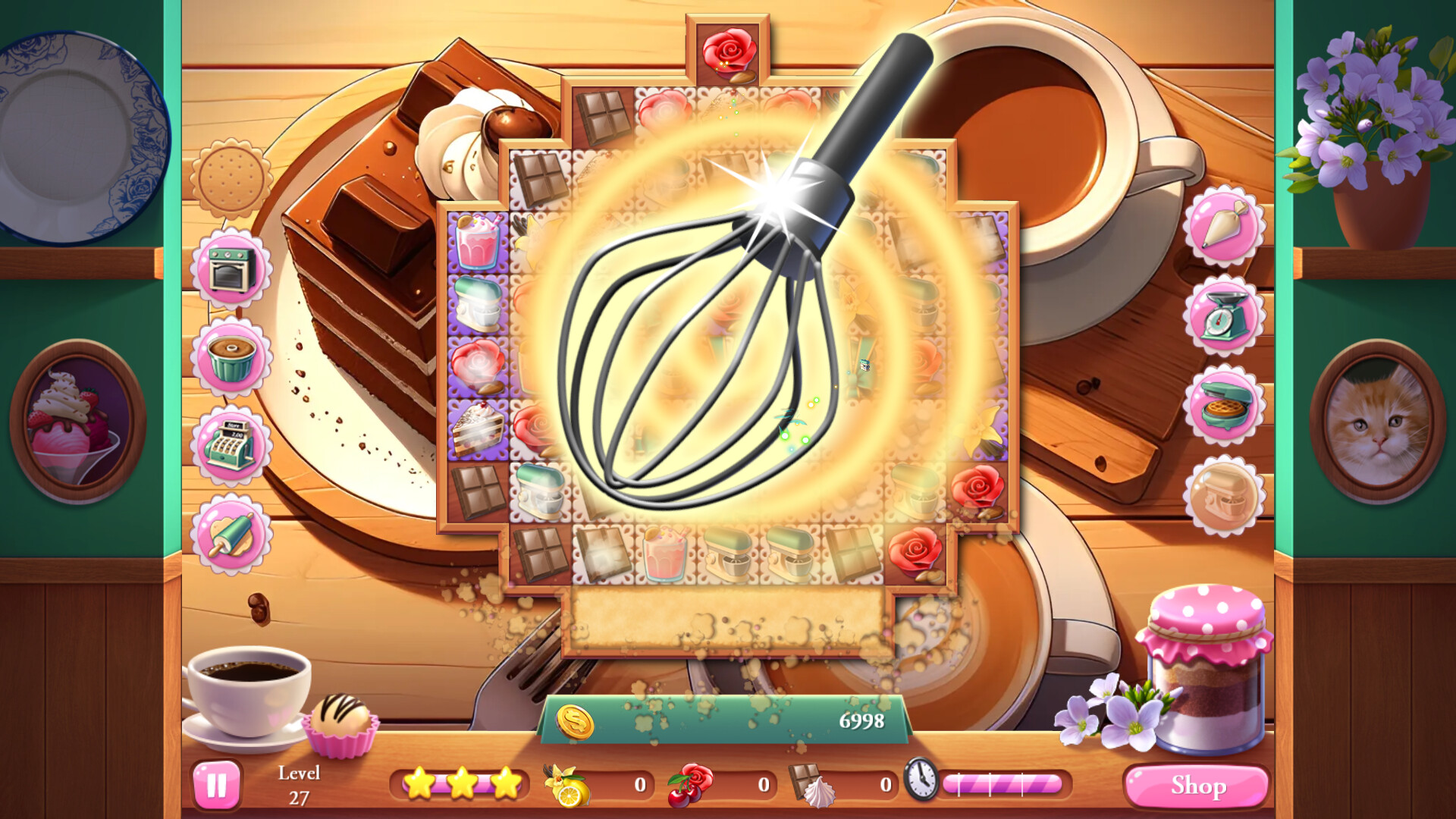Viewport: 1456px width, 819px height.
Task: Pause the game
Action: [x=216, y=784]
